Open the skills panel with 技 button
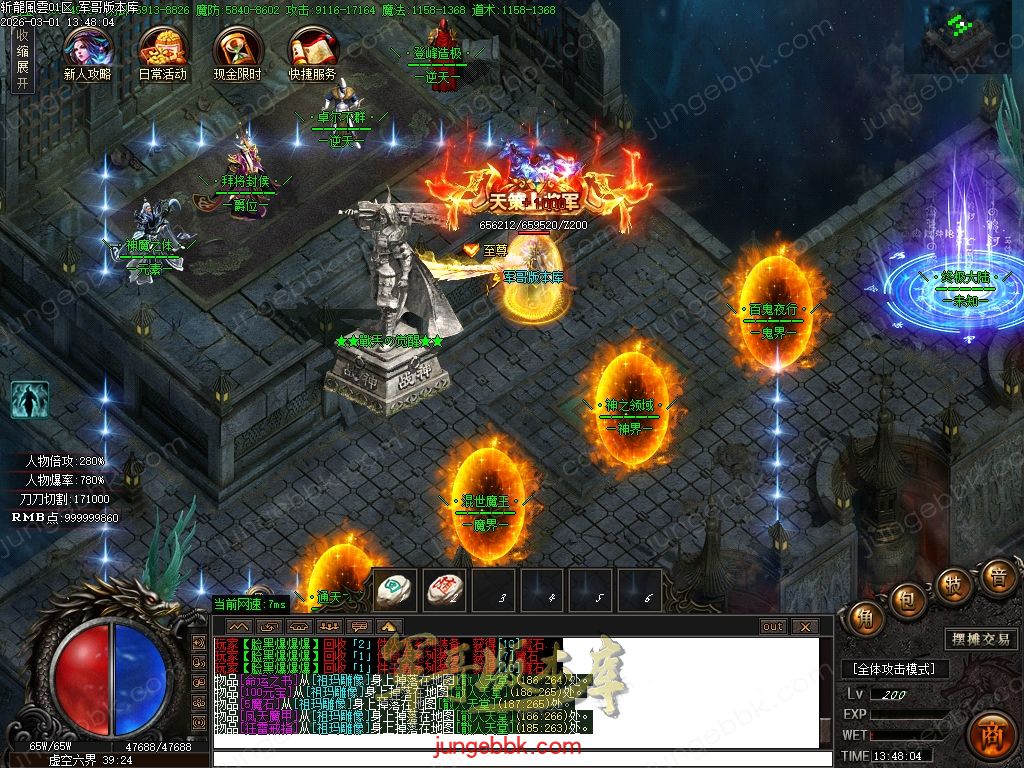 click(x=952, y=585)
